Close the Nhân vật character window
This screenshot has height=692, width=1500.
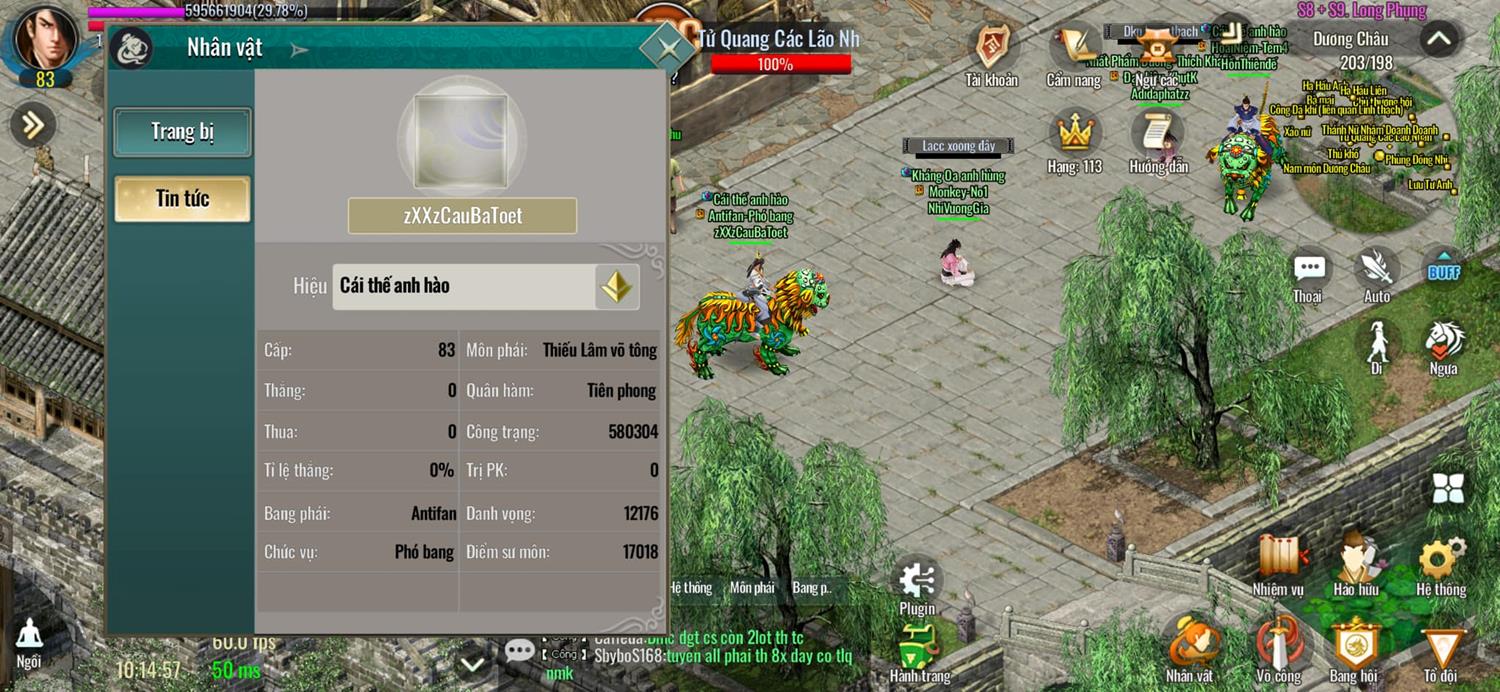coord(666,46)
